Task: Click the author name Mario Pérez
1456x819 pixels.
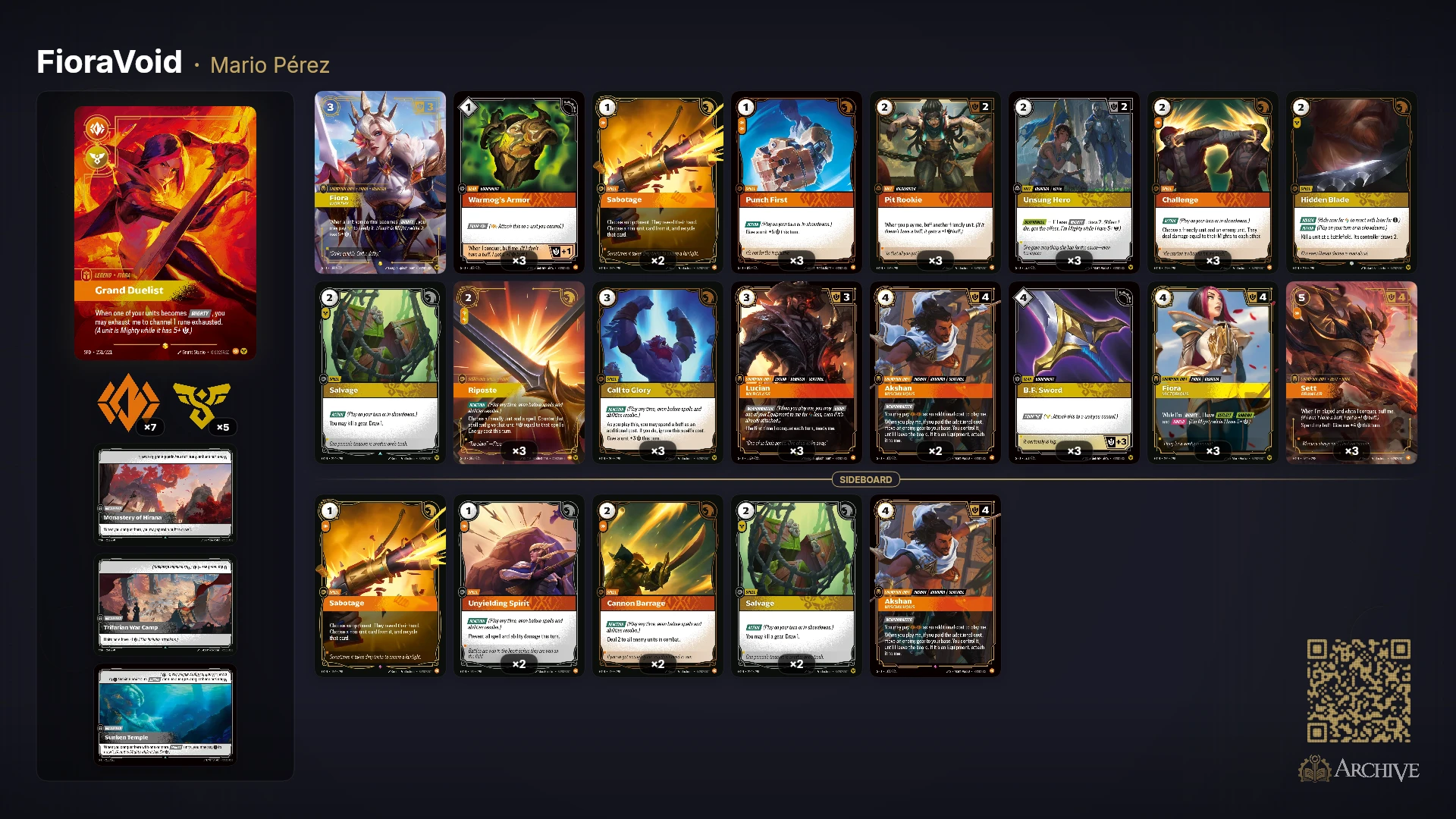Action: [x=268, y=65]
